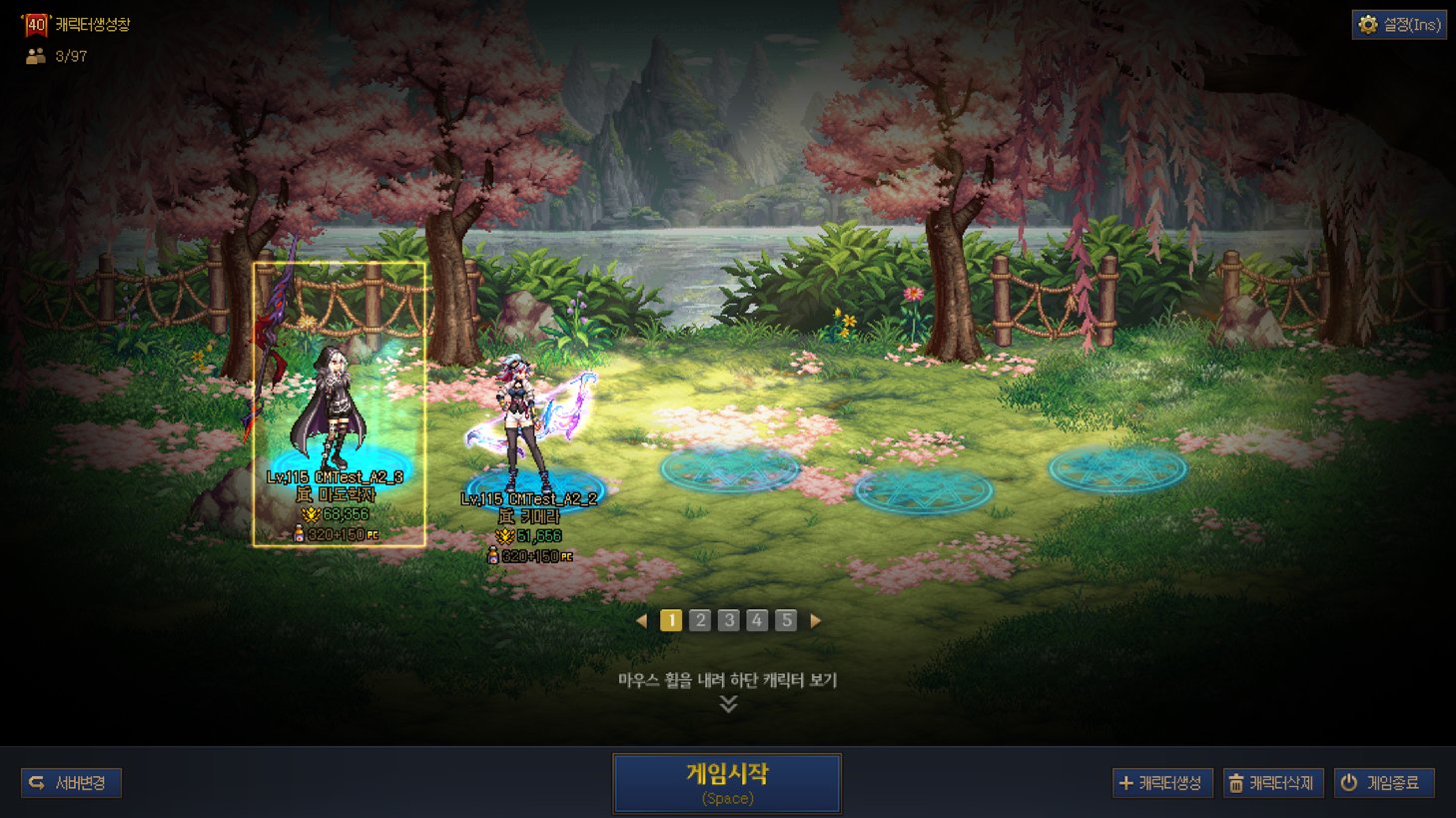
Task: Click the trash icon on 캐릭터삭제
Action: (1233, 783)
